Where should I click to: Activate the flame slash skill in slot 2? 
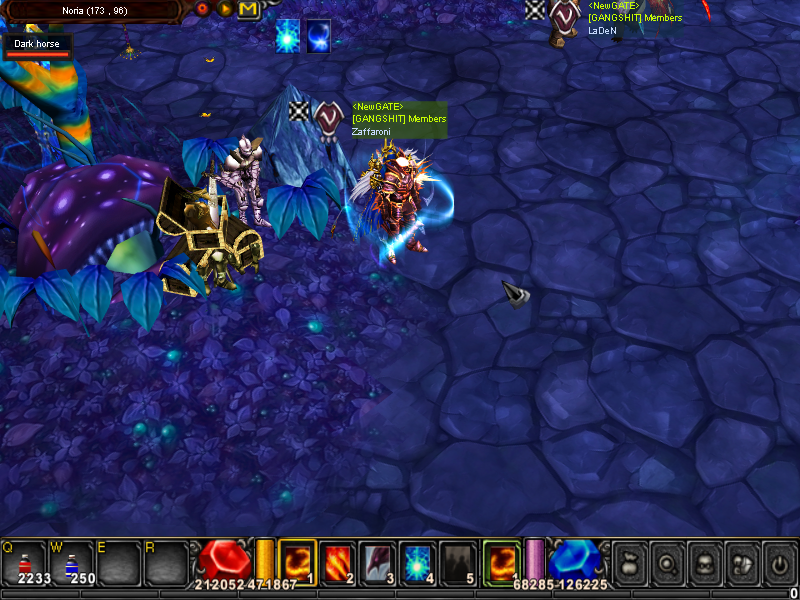[x=338, y=561]
